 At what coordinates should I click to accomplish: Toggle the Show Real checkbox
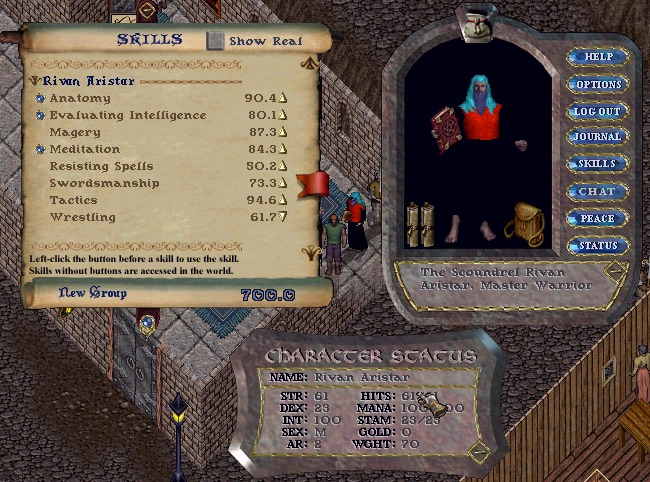click(x=216, y=41)
